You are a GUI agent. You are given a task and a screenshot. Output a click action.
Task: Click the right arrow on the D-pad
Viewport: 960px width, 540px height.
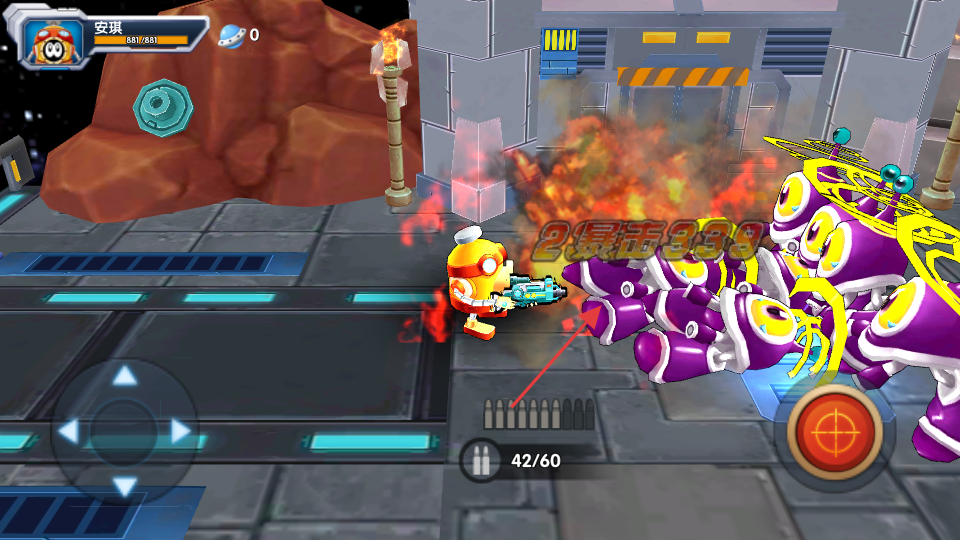[181, 432]
